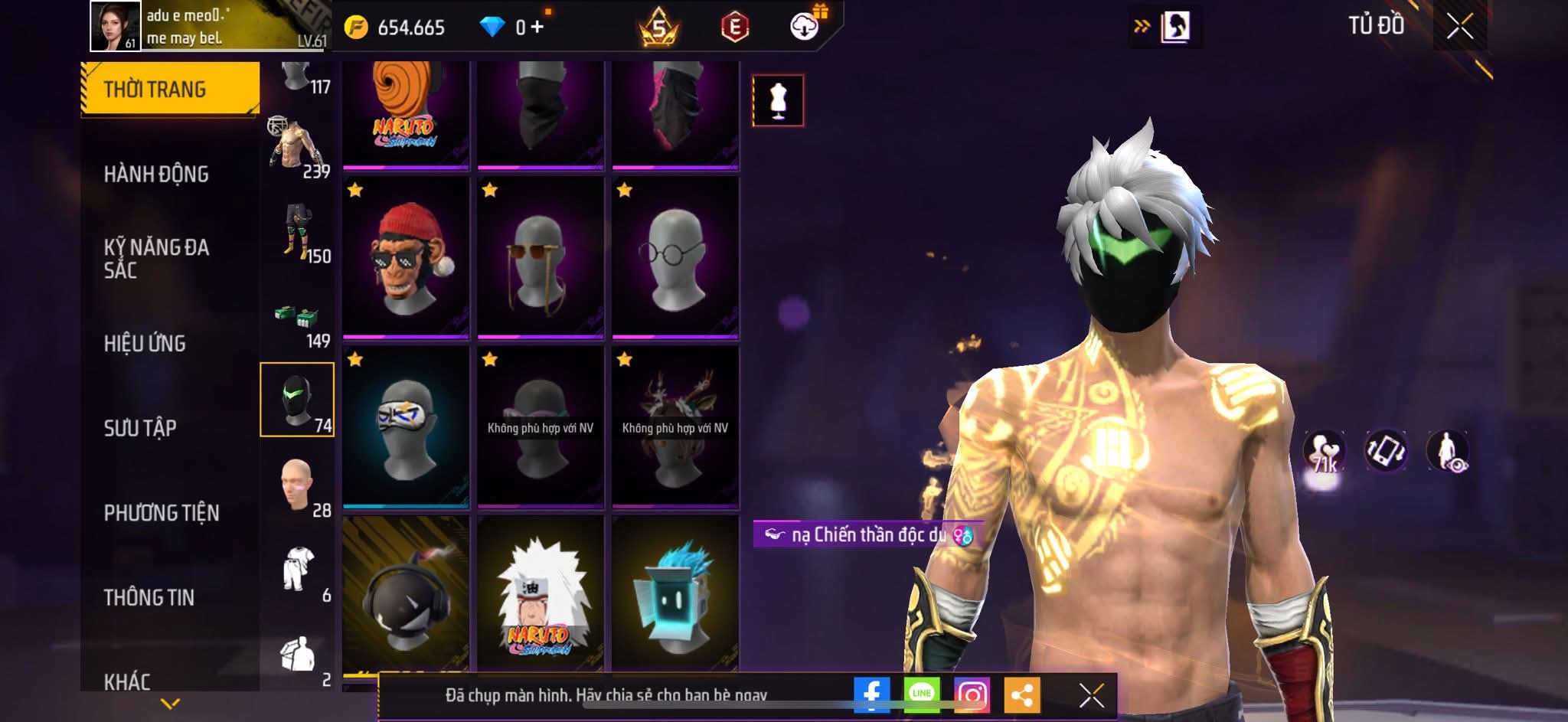Open the HÀNH ĐỘNG menu tab
The height and width of the screenshot is (722, 1568).
point(156,175)
